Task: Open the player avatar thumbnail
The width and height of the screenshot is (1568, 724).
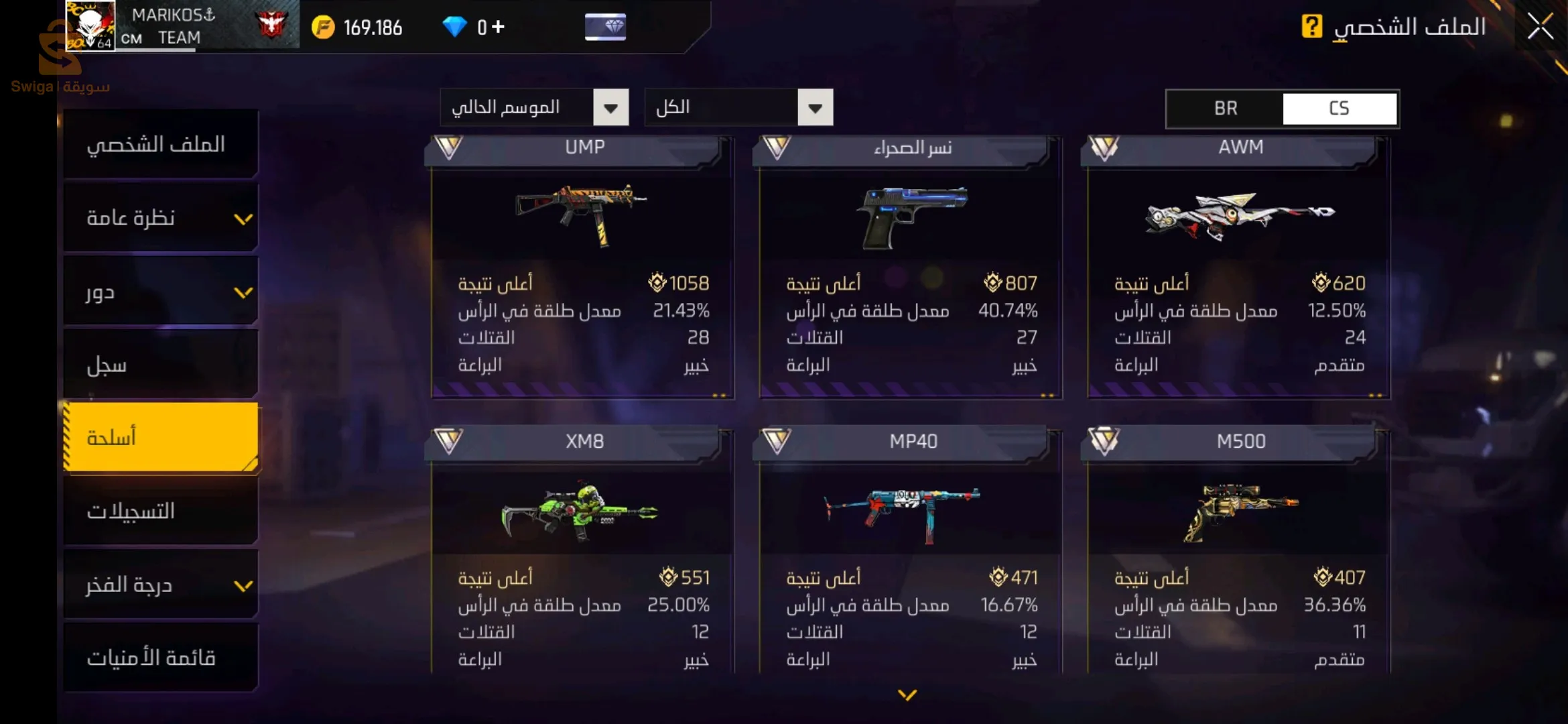Action: pos(89,25)
